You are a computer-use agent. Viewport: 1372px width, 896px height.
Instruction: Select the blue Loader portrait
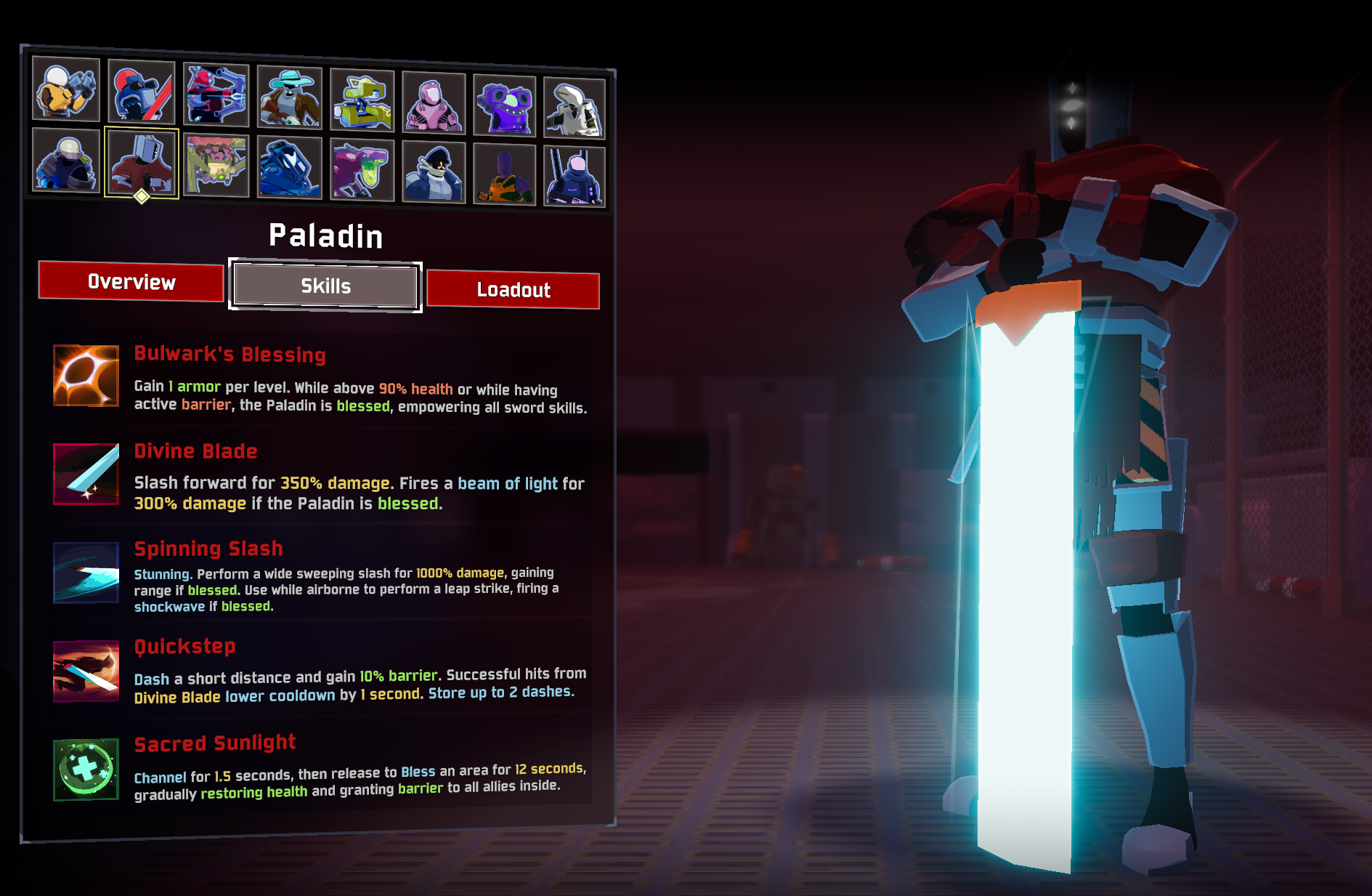290,168
